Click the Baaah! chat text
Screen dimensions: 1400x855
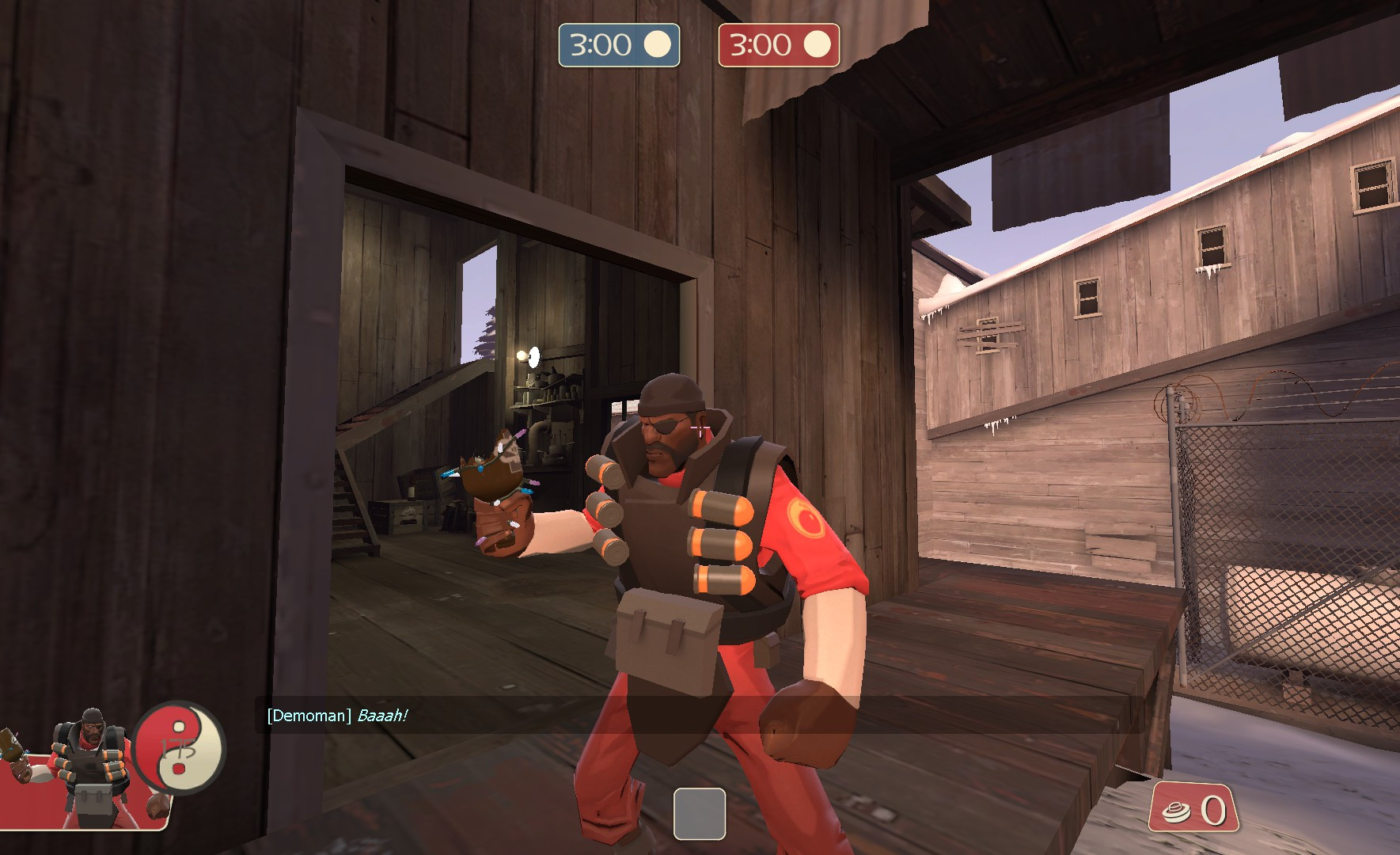pyautogui.click(x=381, y=714)
